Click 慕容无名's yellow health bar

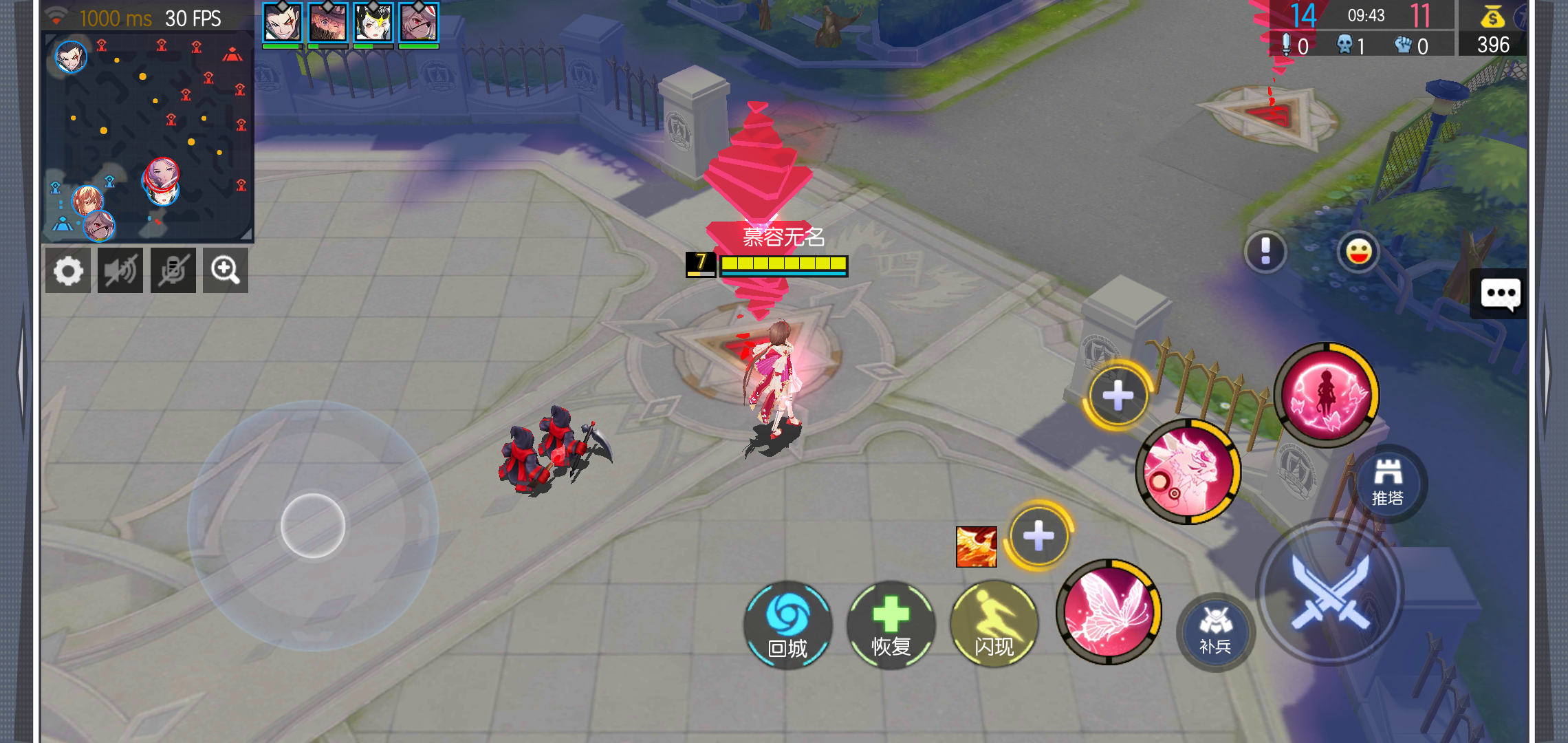tap(783, 262)
